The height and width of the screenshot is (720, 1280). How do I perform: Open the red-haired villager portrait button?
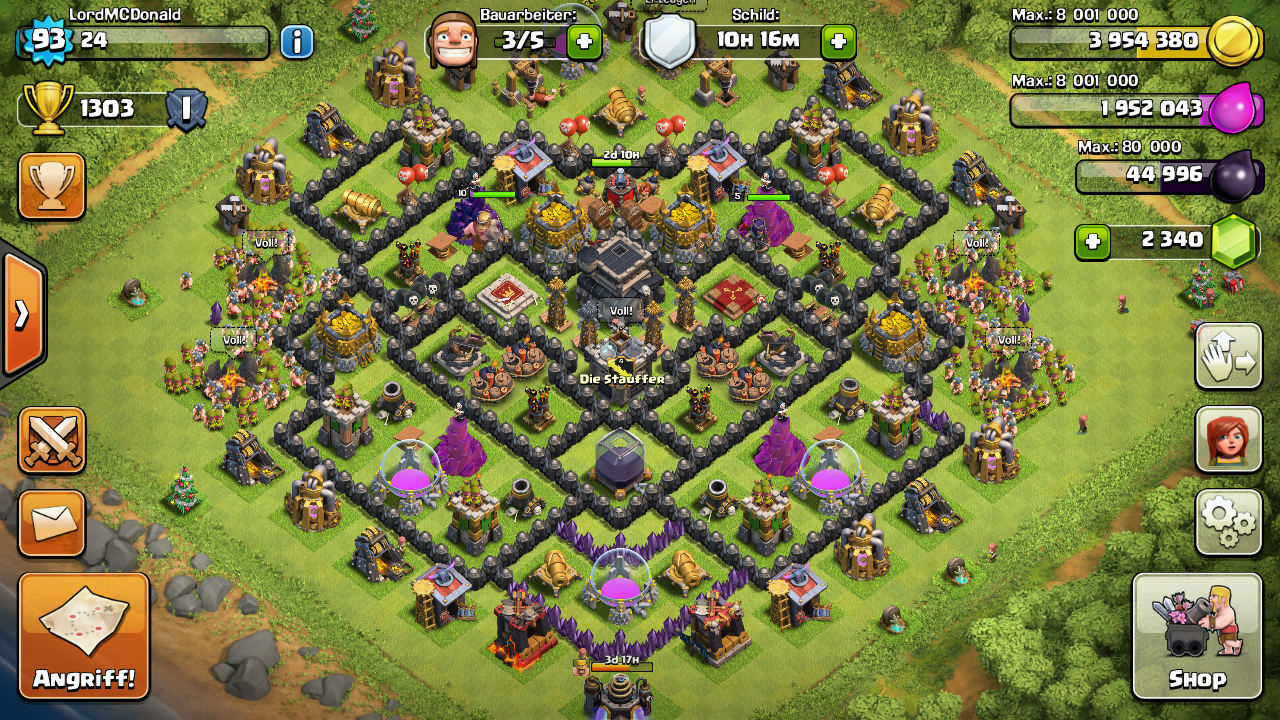[x=1228, y=439]
